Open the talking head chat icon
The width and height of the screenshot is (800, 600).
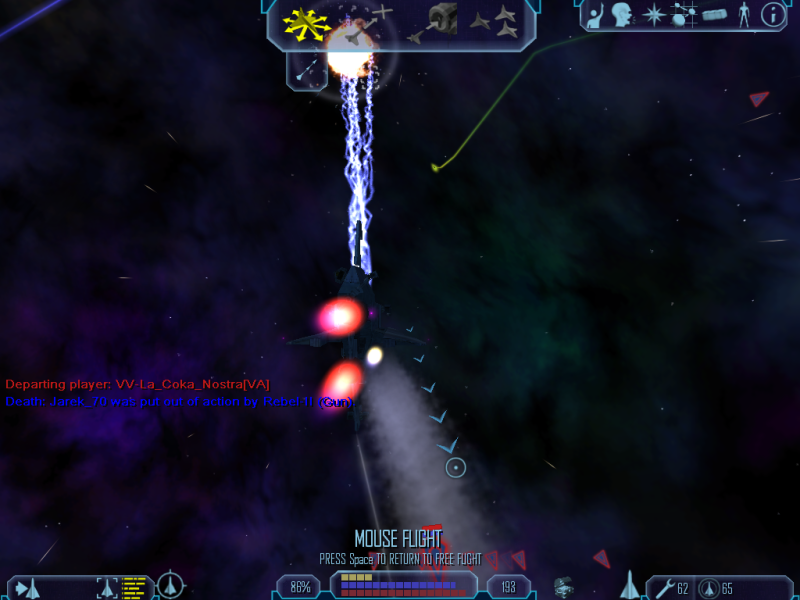coord(624,15)
